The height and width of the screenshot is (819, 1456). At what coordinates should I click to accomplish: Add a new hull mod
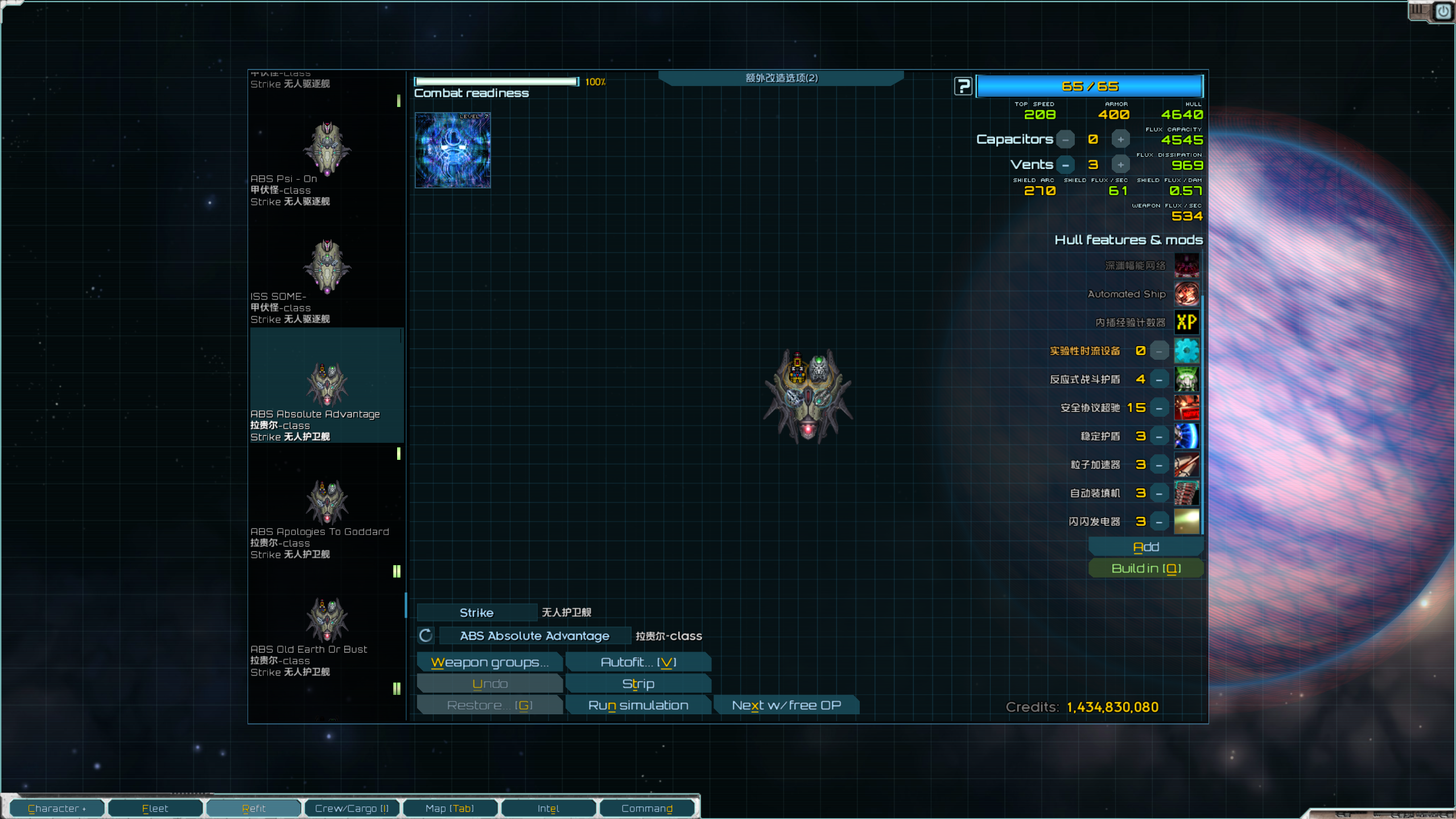(1145, 547)
